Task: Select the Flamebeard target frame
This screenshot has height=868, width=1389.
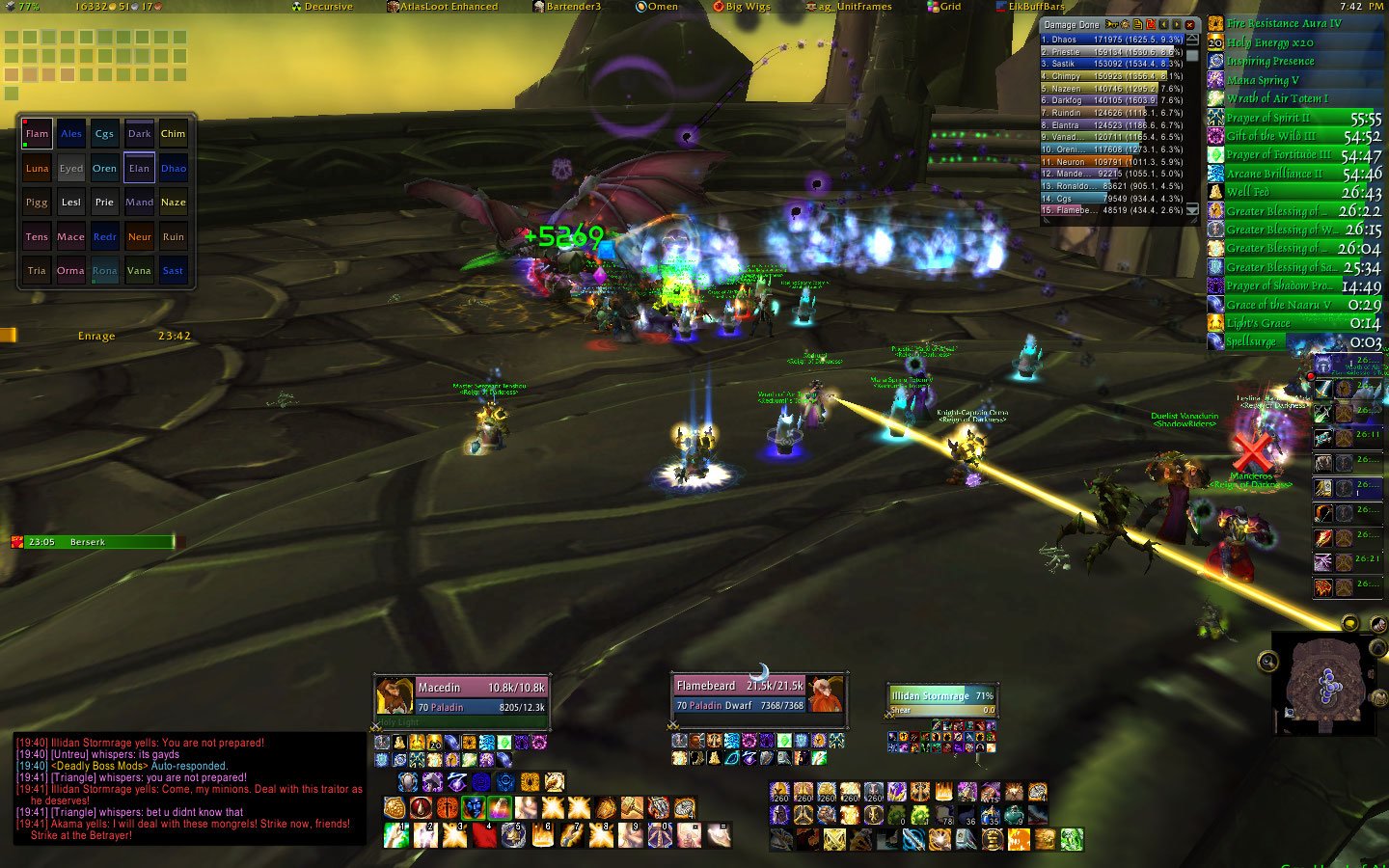Action: (x=759, y=694)
